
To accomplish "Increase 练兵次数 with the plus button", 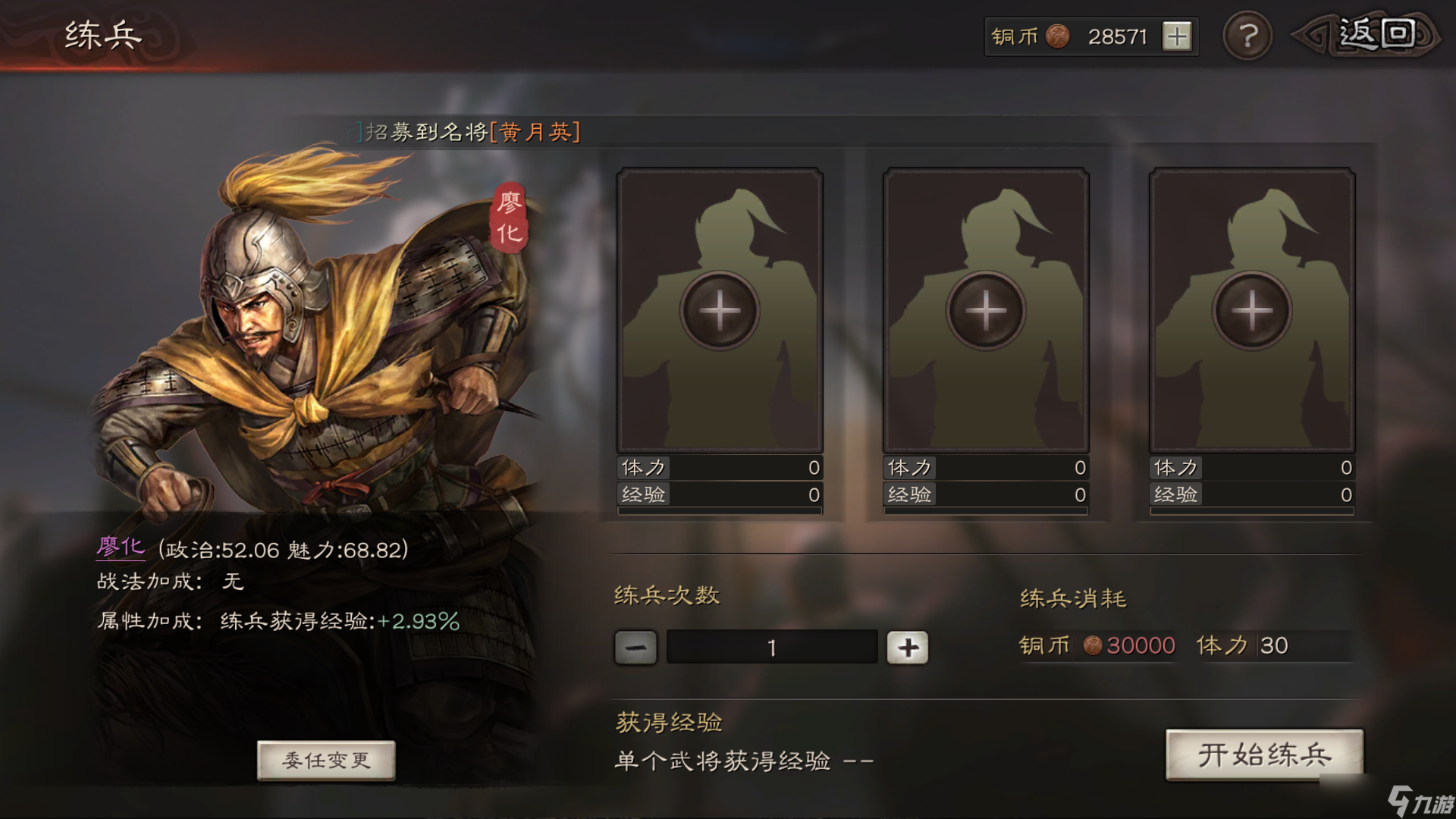I will tap(908, 648).
